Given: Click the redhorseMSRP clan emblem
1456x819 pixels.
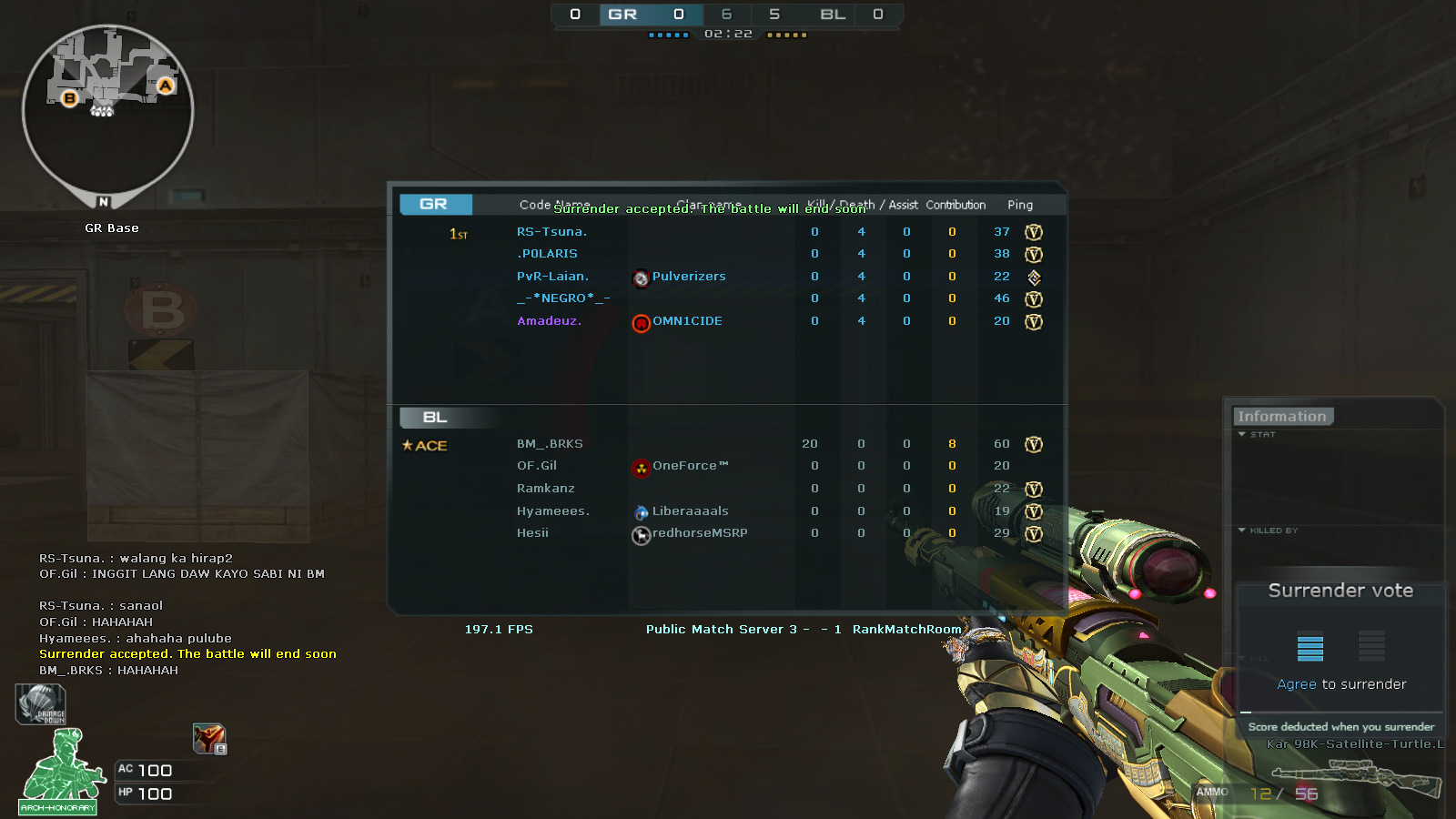Looking at the screenshot, I should 642,535.
